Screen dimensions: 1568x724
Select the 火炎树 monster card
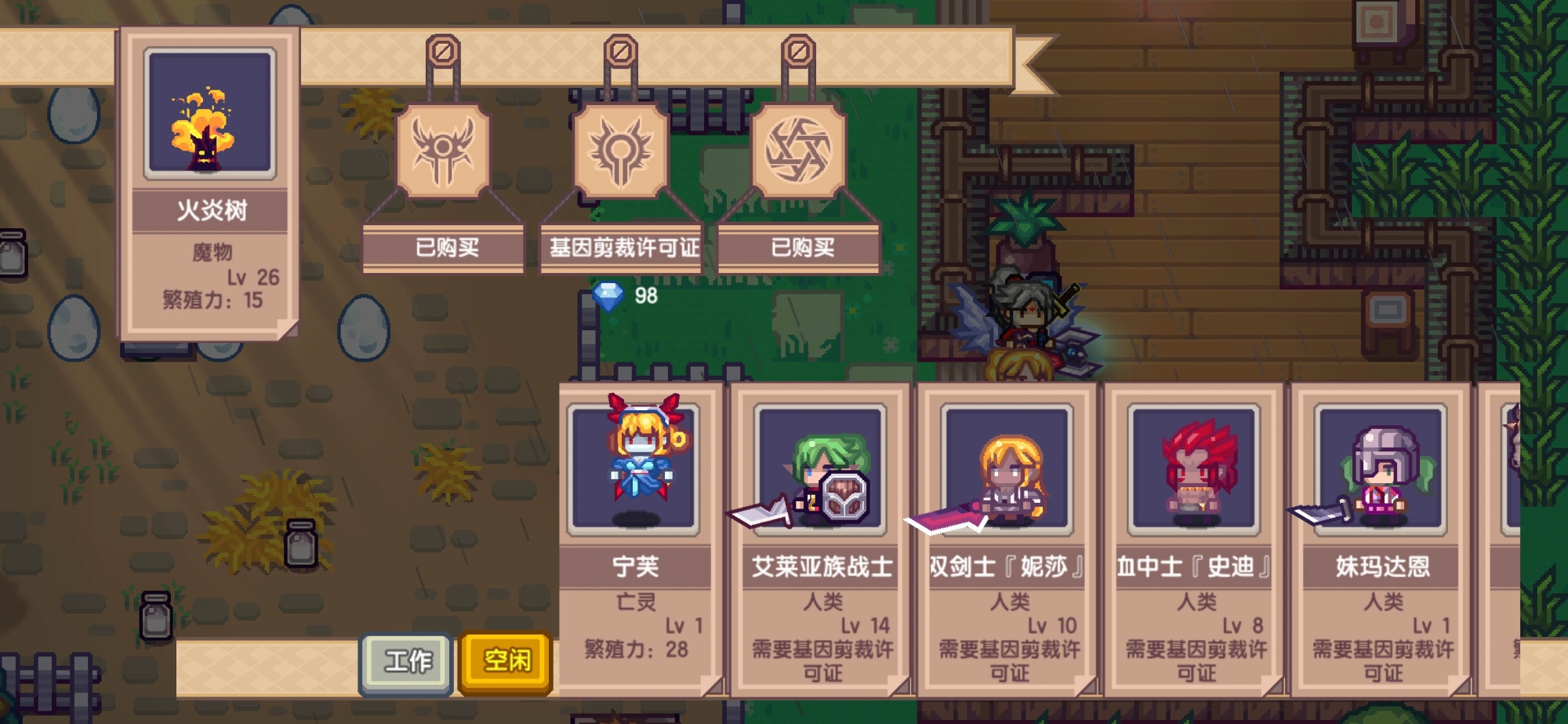210,185
